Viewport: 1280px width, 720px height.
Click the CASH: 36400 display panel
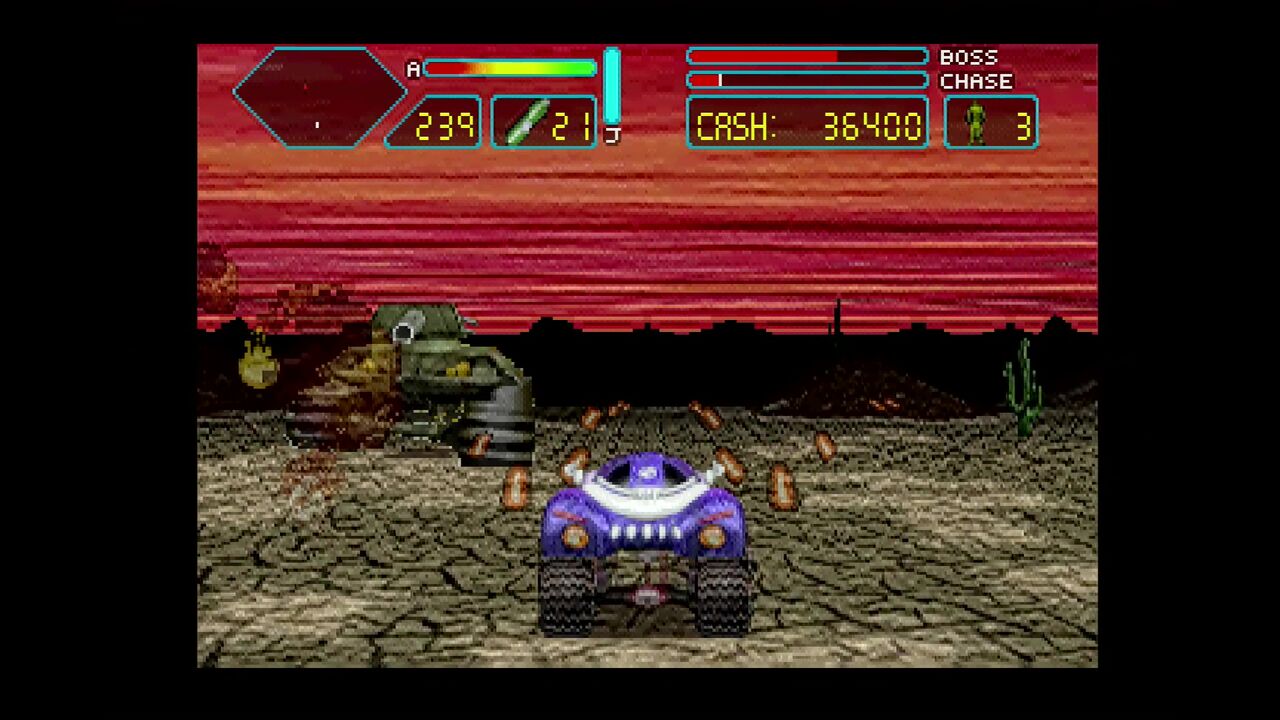click(x=806, y=124)
